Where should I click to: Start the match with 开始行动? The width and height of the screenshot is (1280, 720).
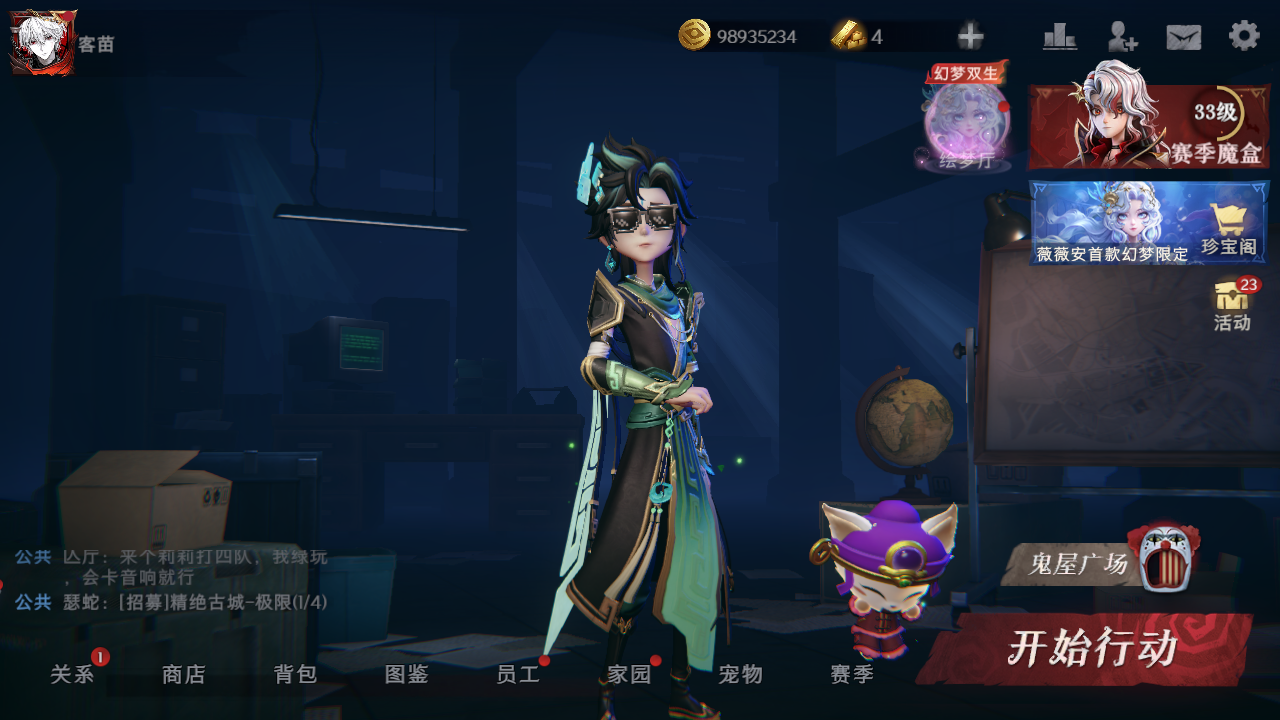coord(1088,649)
